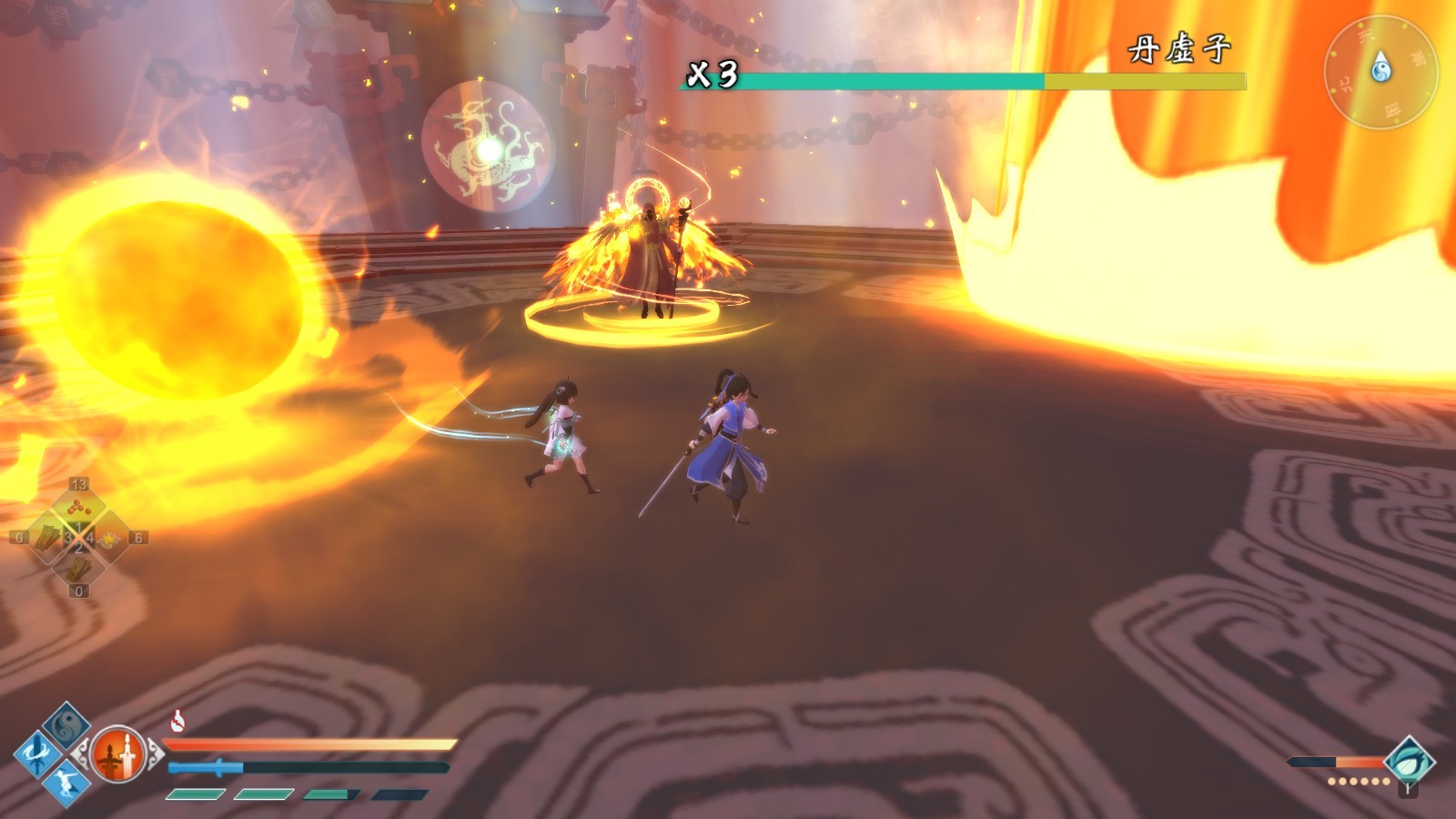Use the spinning sword skill

(36, 753)
